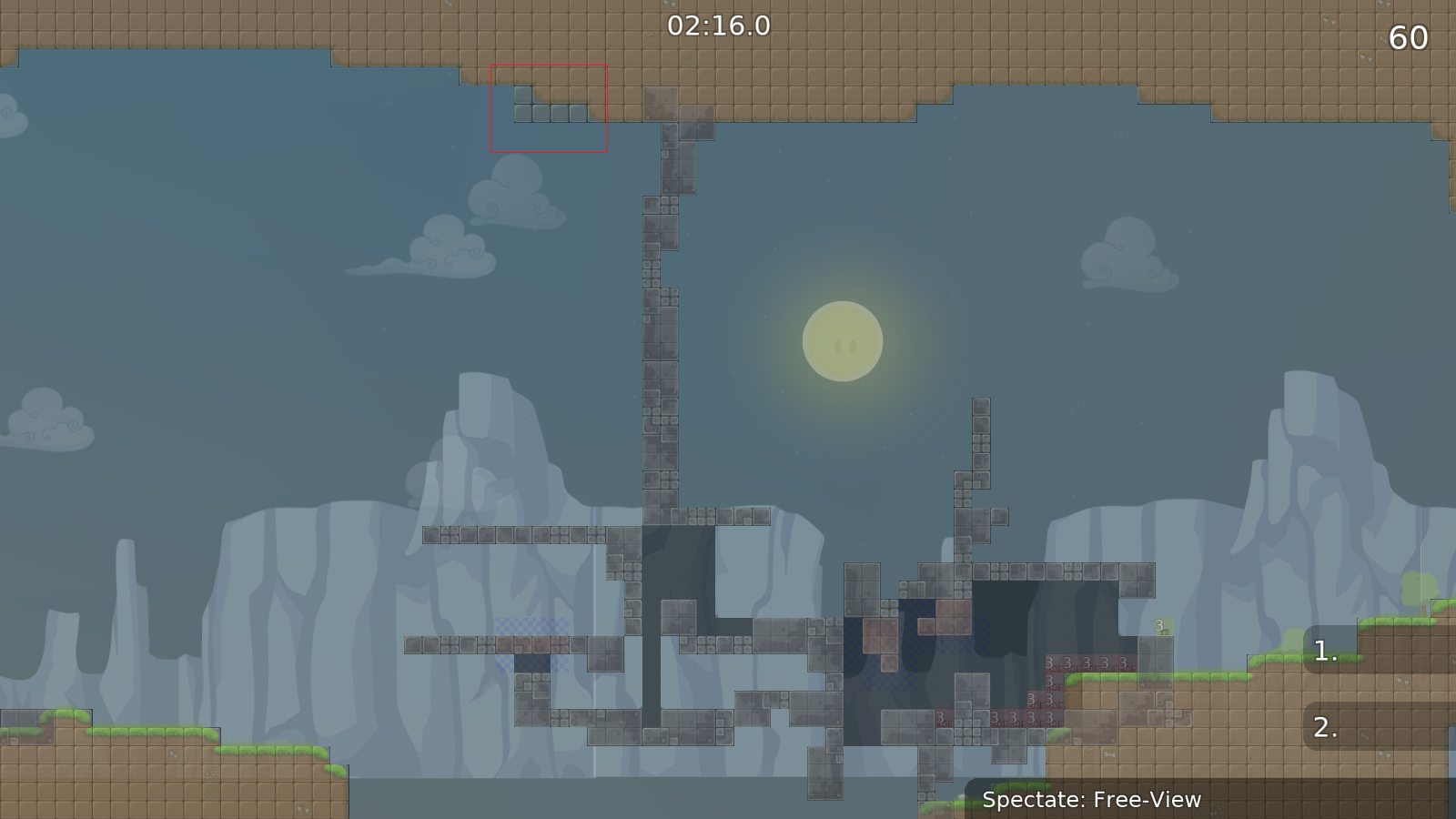Click the smiling sun in the sky
1456x819 pixels.
pyautogui.click(x=842, y=341)
